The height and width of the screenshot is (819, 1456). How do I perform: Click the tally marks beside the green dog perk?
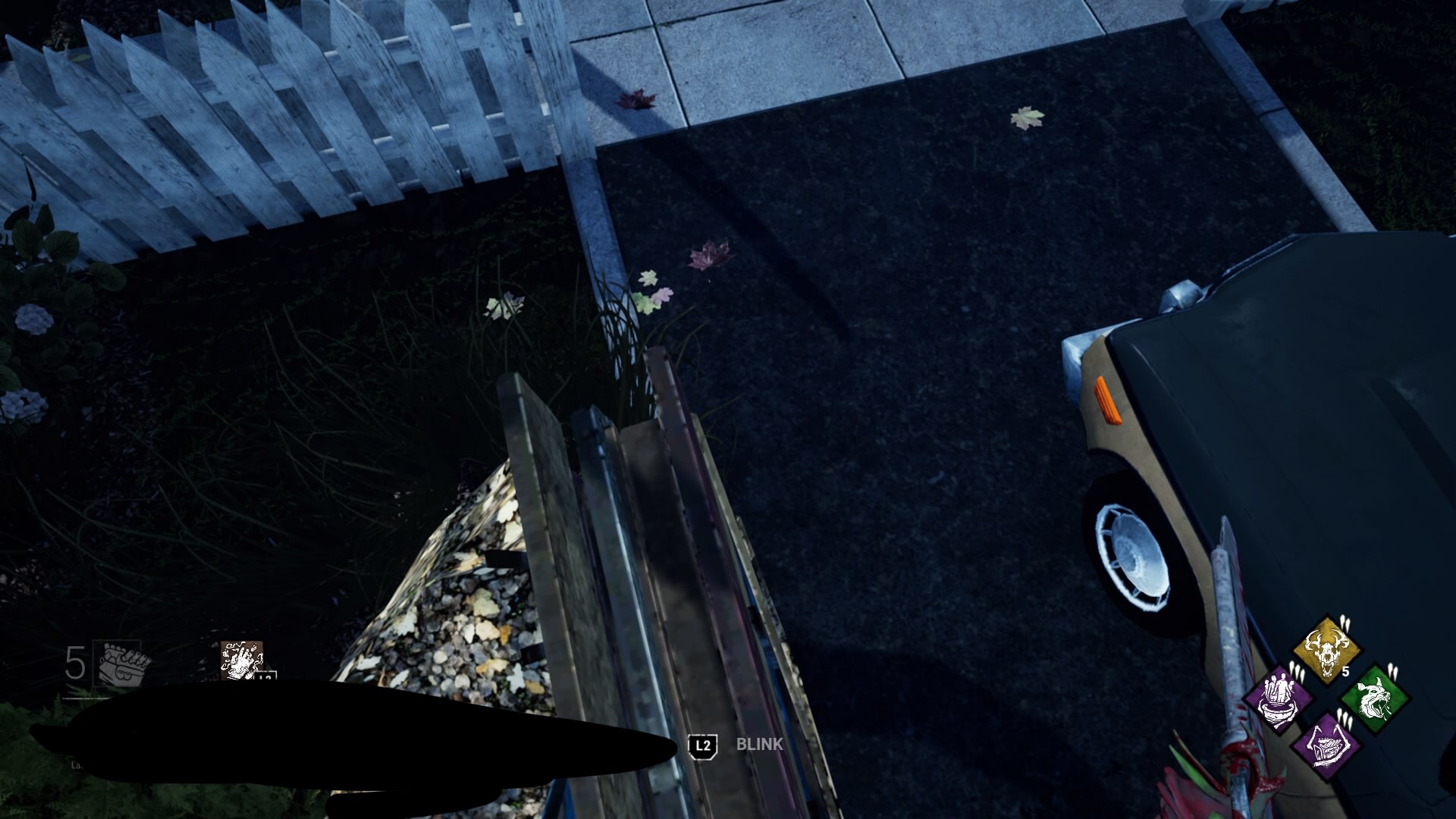[x=1393, y=672]
